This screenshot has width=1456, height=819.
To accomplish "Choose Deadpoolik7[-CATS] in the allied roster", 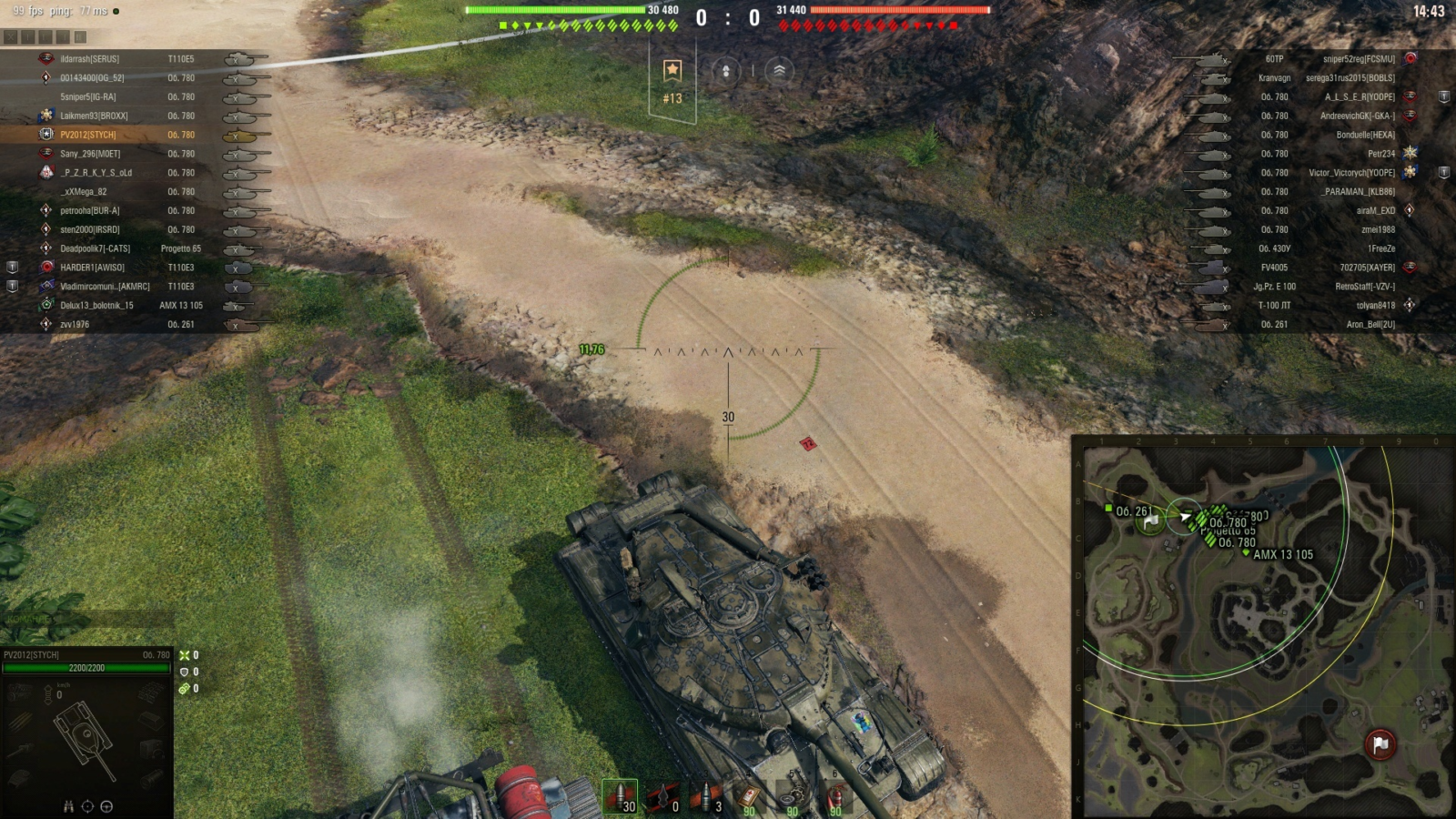I will (x=95, y=248).
